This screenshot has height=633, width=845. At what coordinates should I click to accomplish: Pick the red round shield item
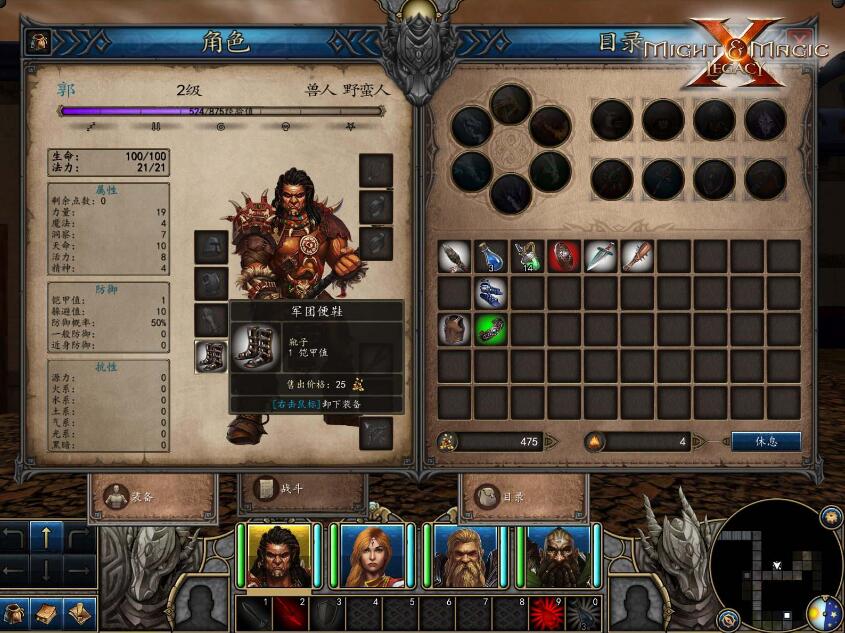pos(564,256)
